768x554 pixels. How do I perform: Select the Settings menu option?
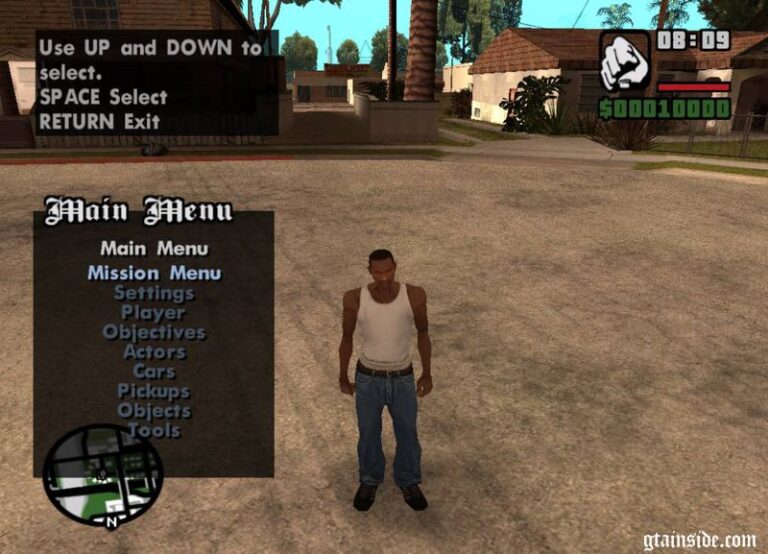tap(154, 293)
